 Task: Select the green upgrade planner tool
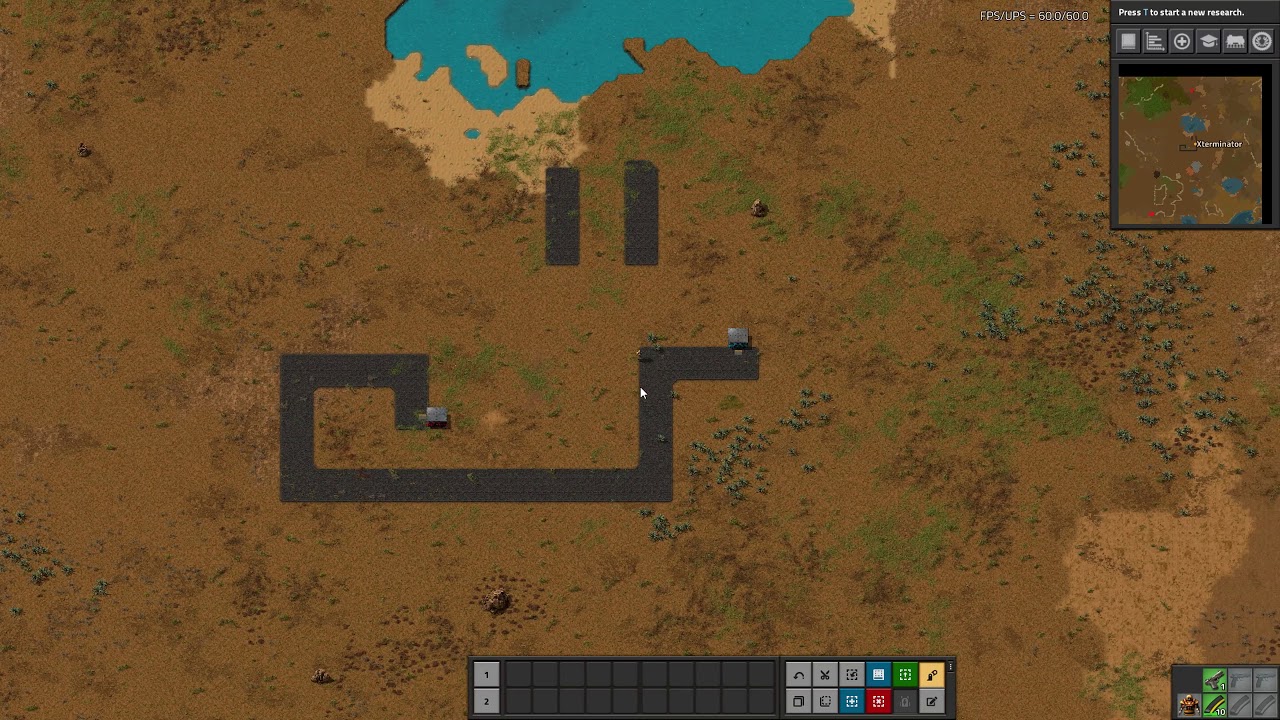click(905, 675)
